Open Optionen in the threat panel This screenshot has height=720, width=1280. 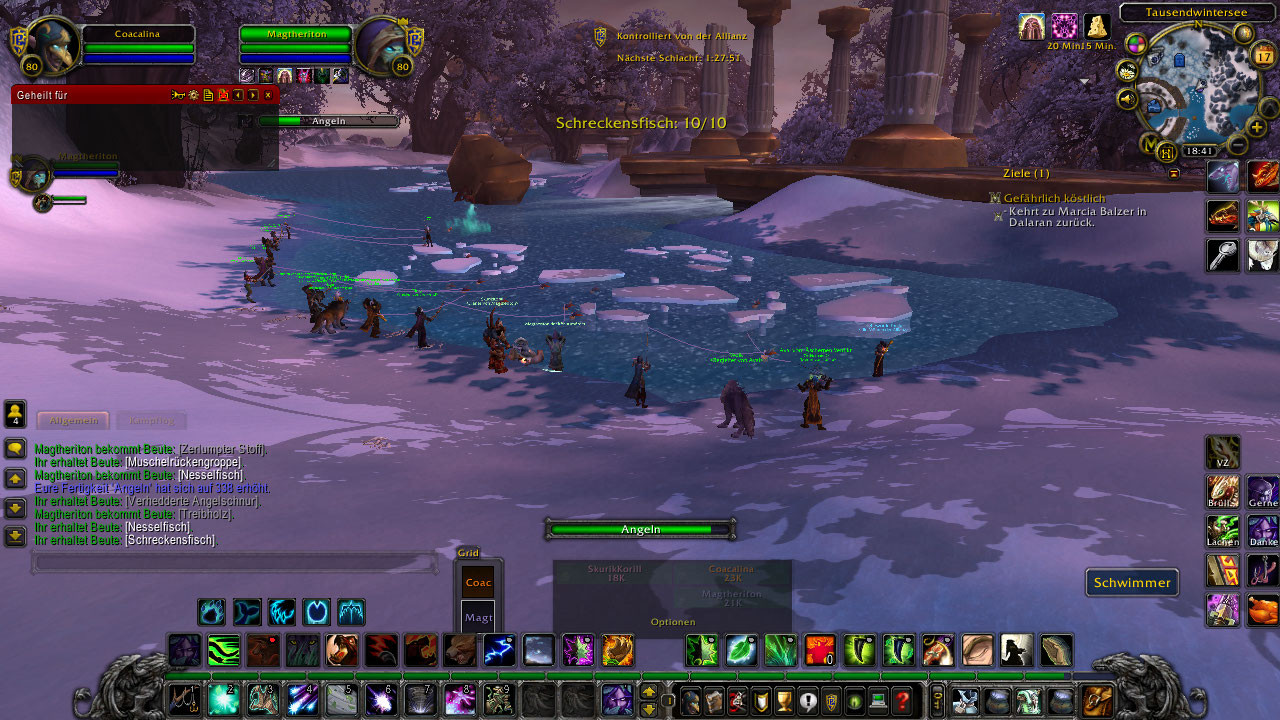tap(672, 622)
